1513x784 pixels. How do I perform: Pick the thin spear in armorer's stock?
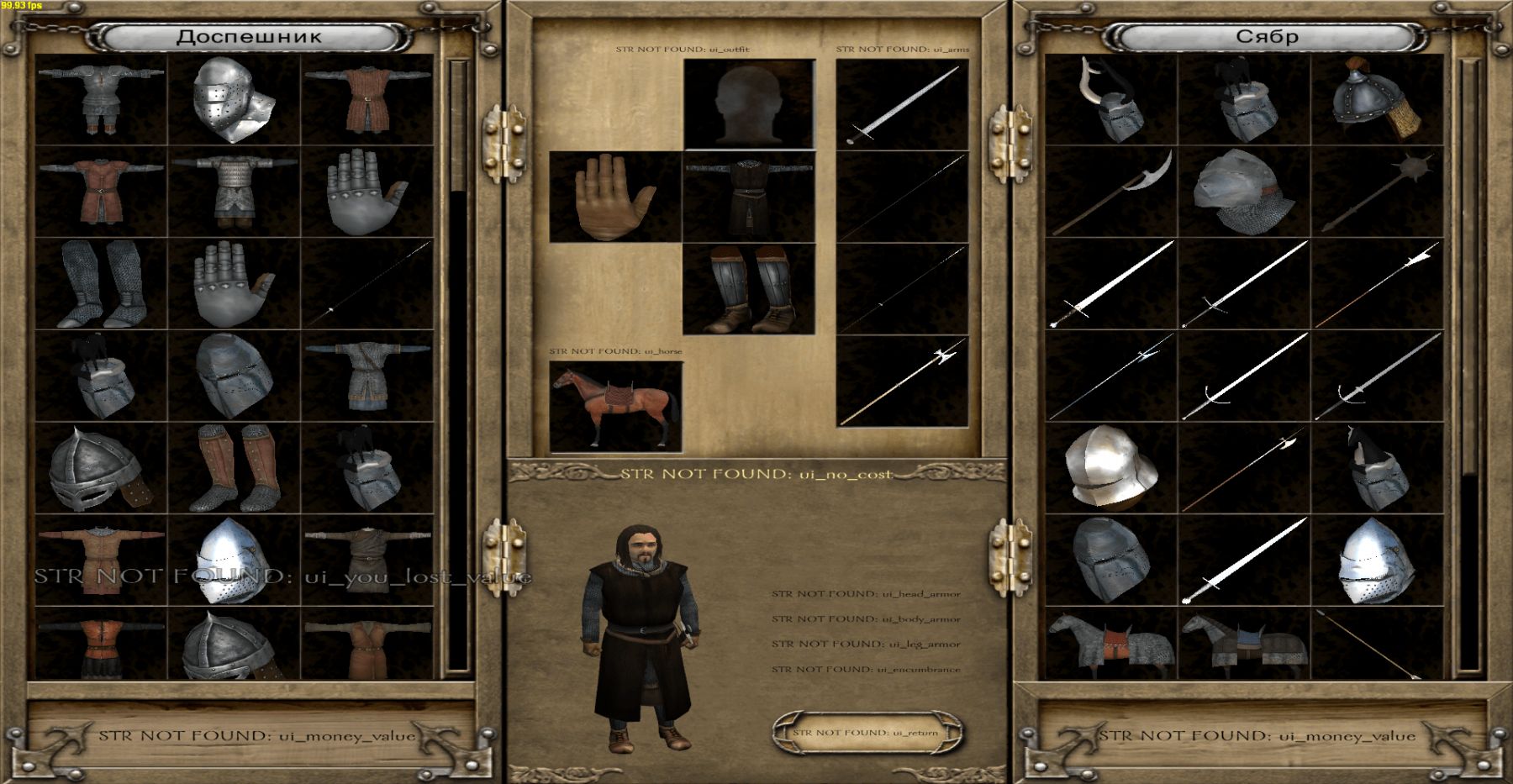tap(368, 284)
